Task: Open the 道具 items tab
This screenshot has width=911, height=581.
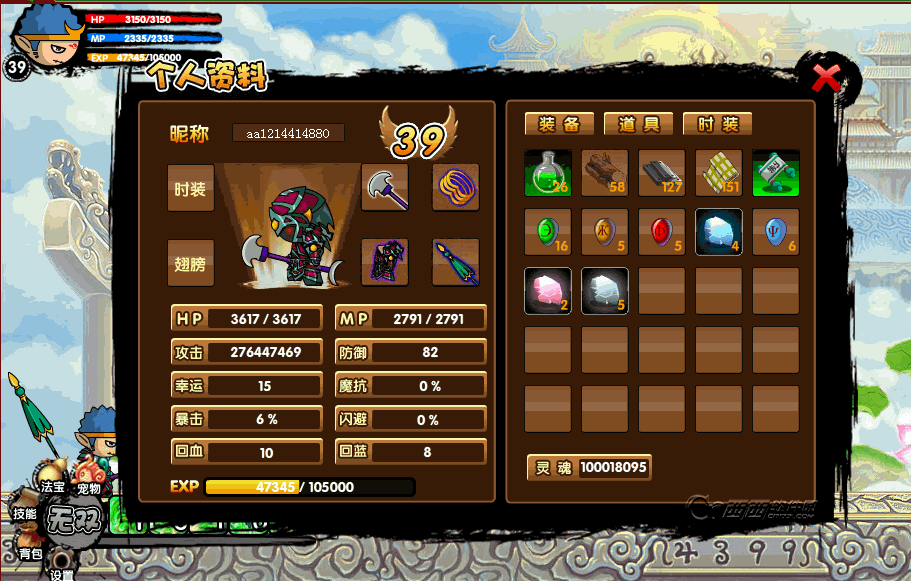Action: click(x=638, y=124)
